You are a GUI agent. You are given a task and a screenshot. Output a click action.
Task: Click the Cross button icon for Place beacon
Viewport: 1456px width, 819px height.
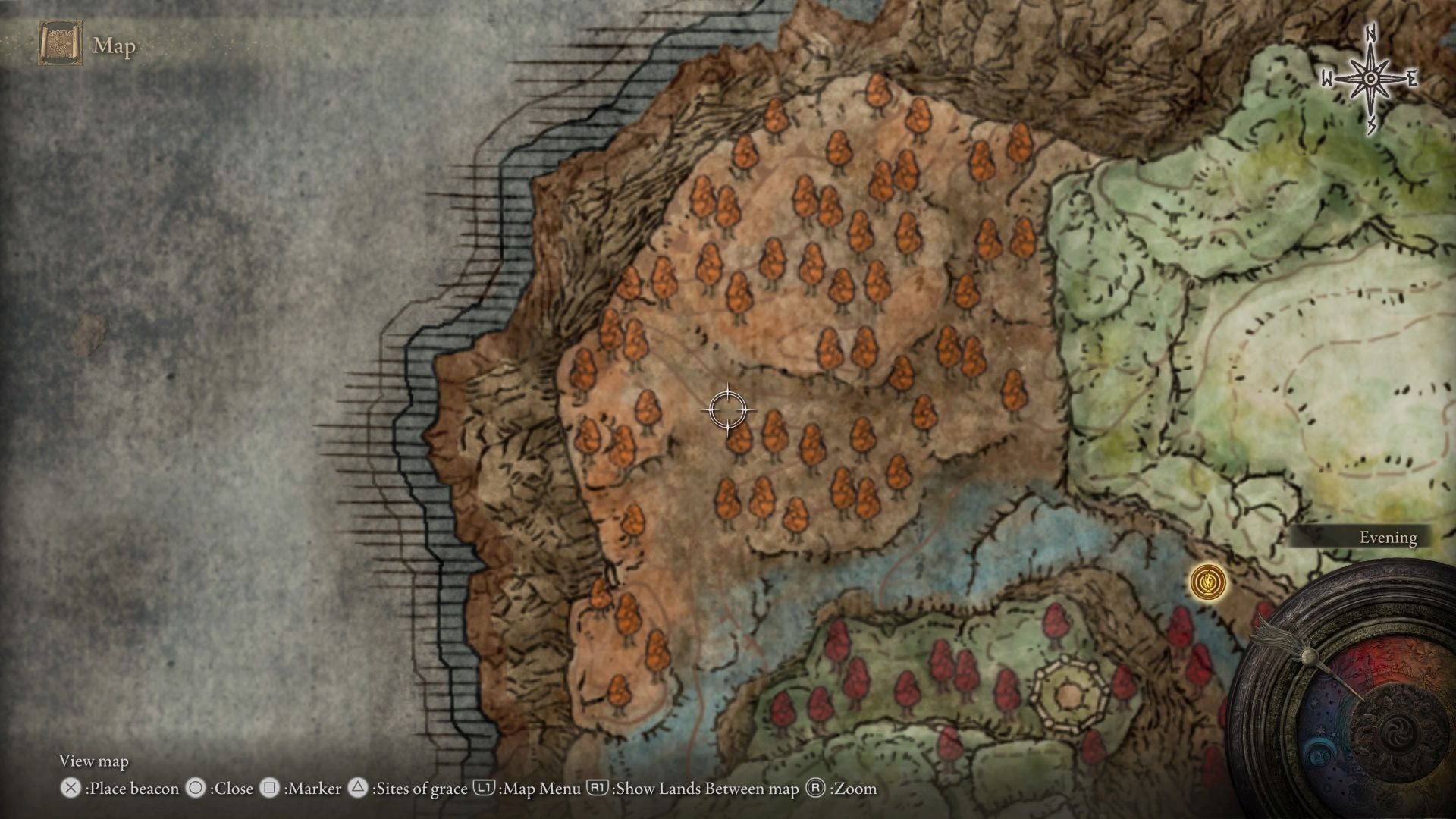(71, 789)
